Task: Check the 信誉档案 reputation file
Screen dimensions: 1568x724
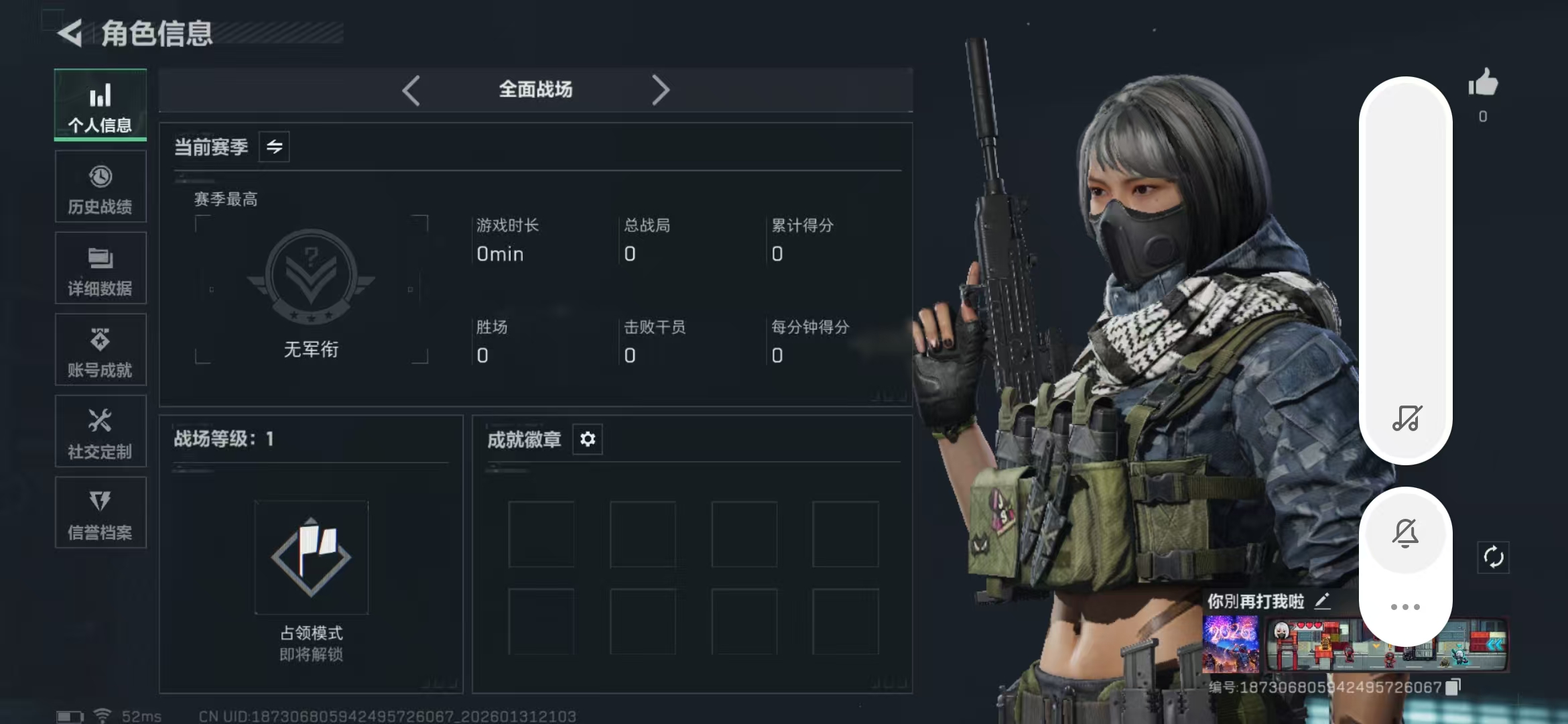Action: click(100, 513)
